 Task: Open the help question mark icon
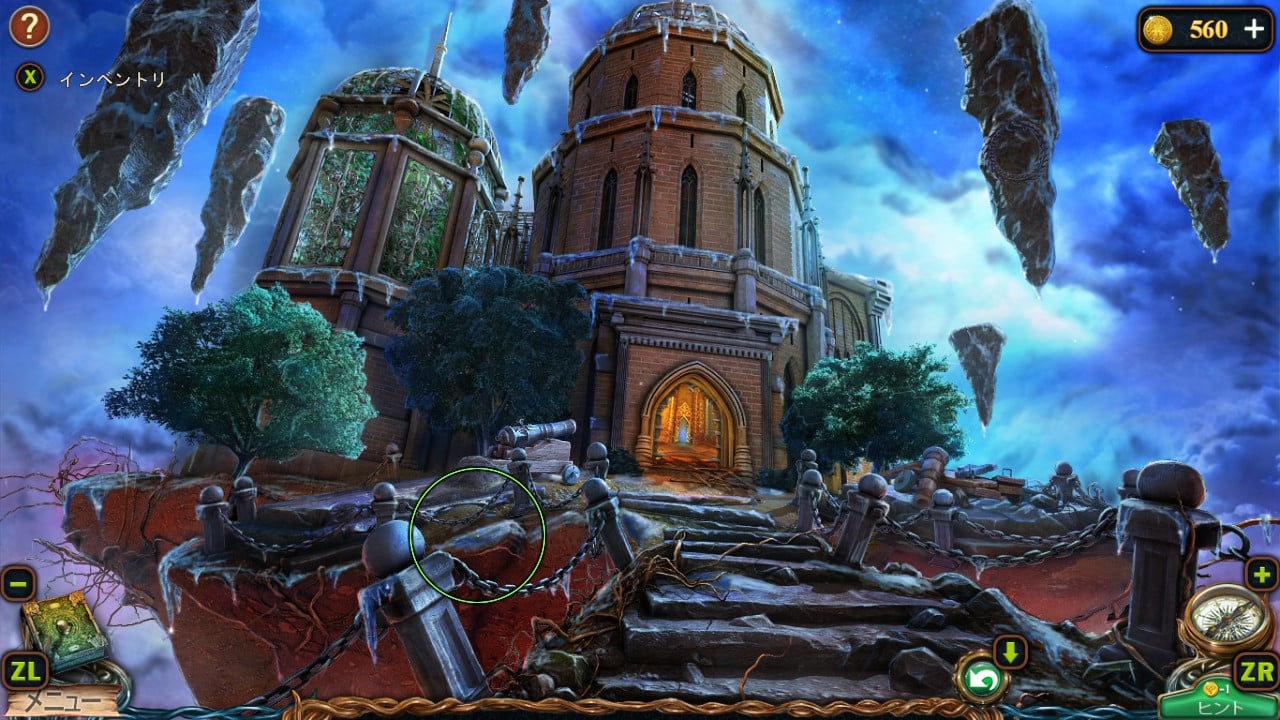pyautogui.click(x=29, y=27)
